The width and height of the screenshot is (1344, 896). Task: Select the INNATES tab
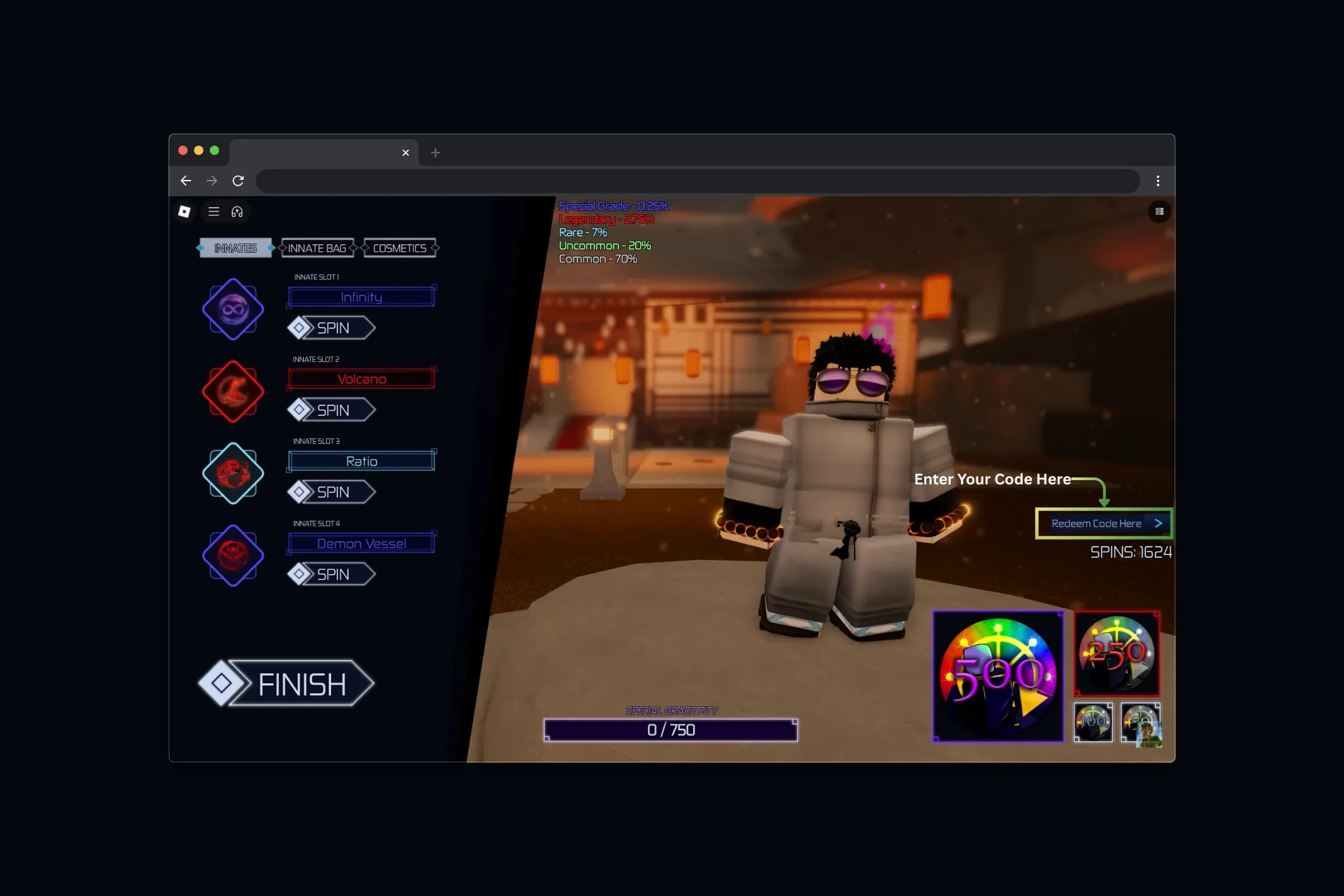point(235,248)
